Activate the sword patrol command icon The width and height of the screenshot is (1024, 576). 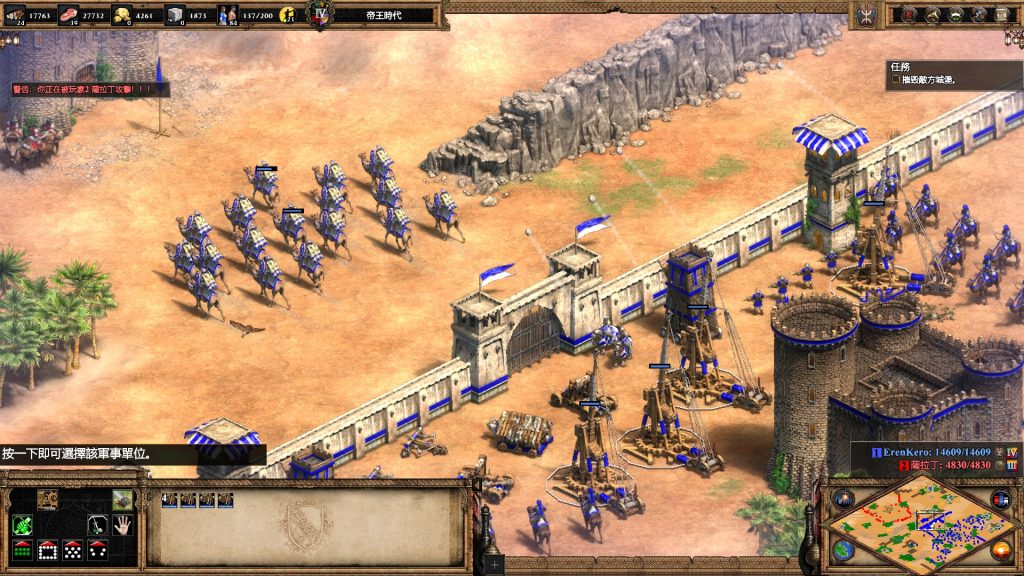tap(98, 524)
